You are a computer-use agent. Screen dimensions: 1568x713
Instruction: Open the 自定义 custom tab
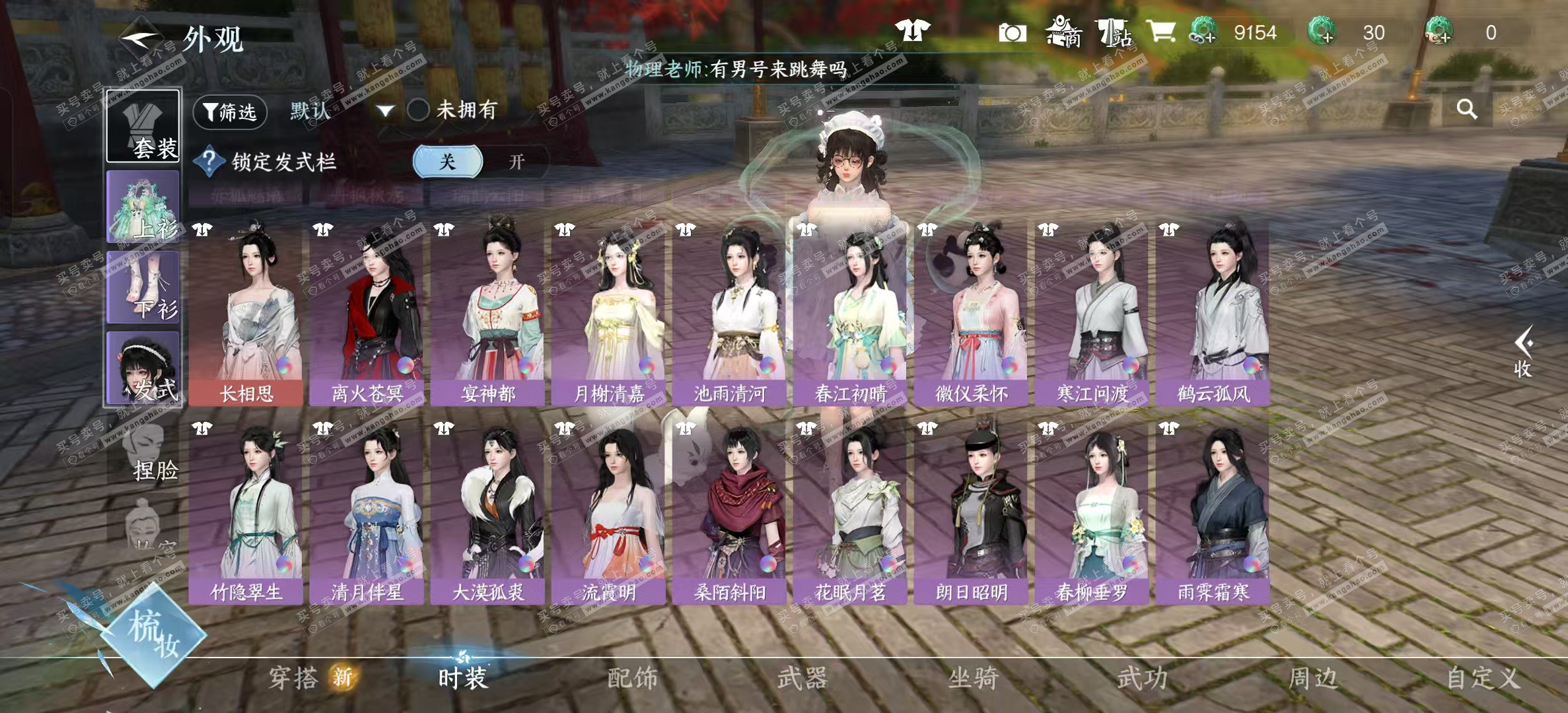[x=1483, y=678]
